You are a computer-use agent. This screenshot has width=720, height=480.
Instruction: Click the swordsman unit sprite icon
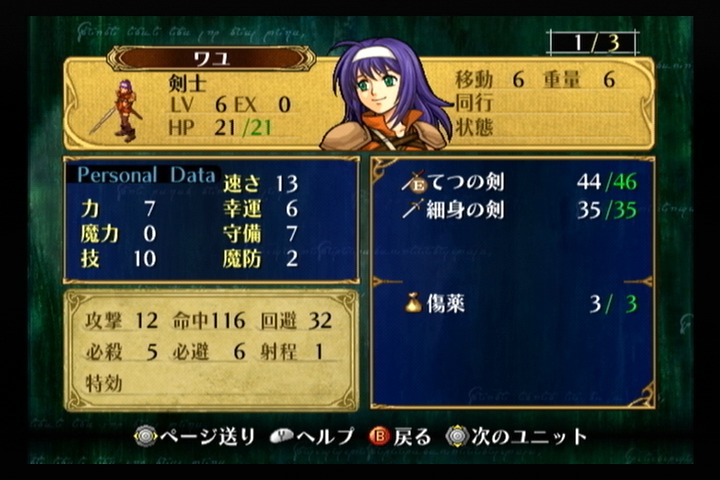[x=121, y=110]
